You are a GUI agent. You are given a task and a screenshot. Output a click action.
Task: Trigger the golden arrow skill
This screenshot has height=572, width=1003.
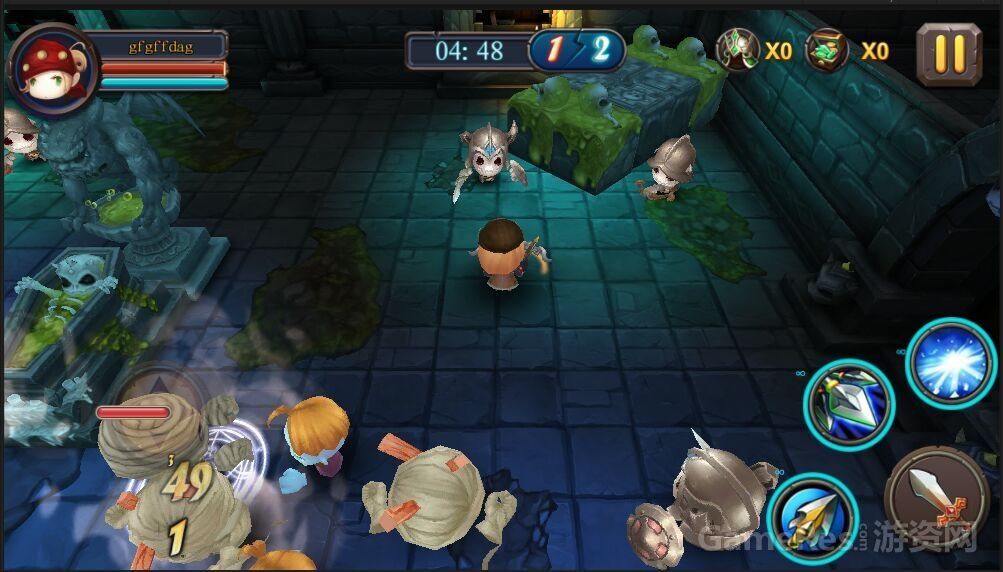point(813,518)
